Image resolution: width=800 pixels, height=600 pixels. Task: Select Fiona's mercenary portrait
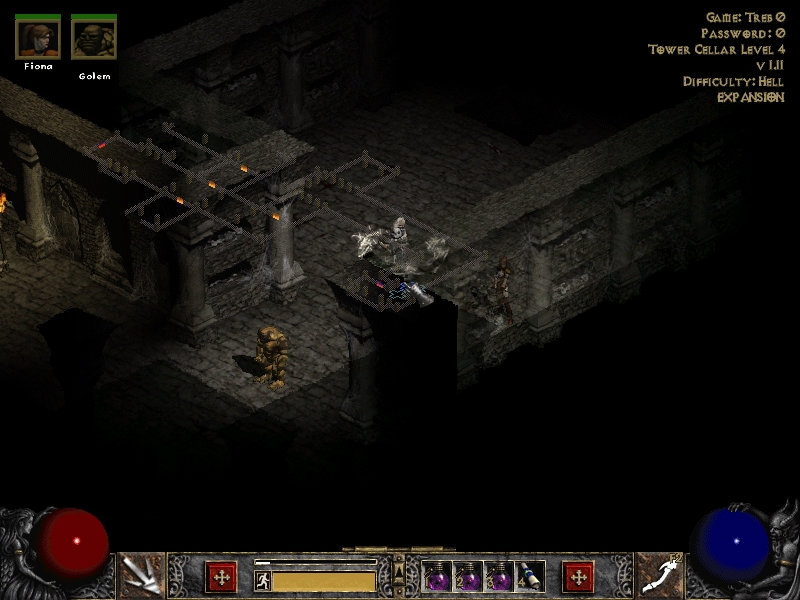point(38,38)
